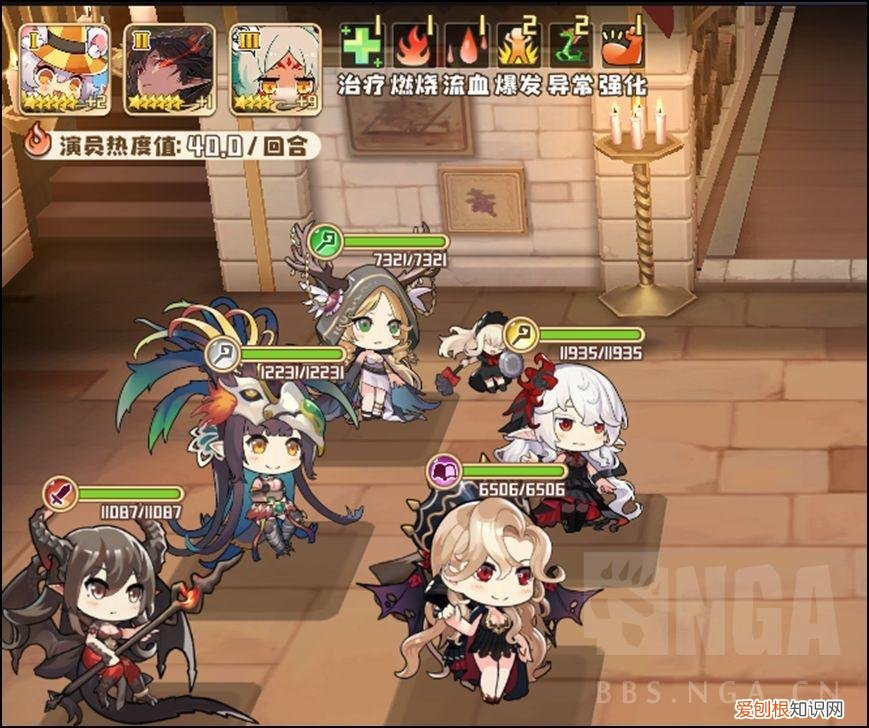
Task: Tap the green cross 治疗 (heal) icon
Action: click(x=362, y=46)
